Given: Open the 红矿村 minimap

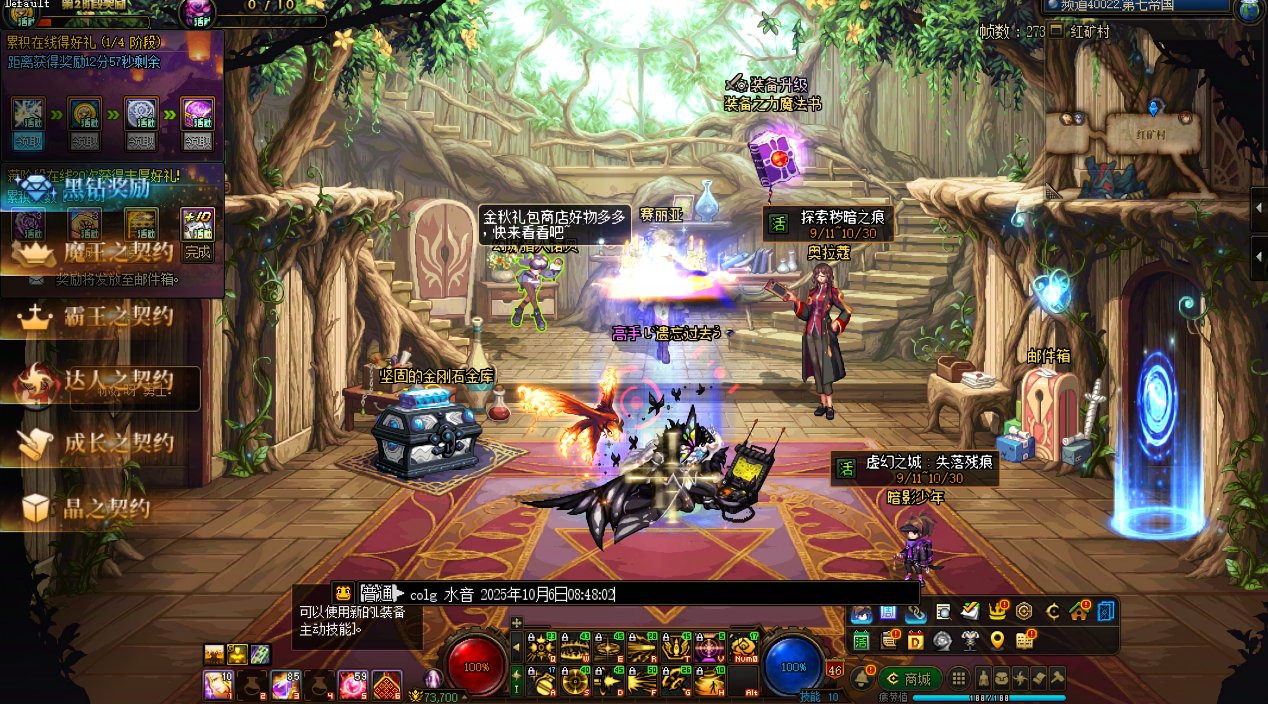Looking at the screenshot, I should tap(1150, 130).
